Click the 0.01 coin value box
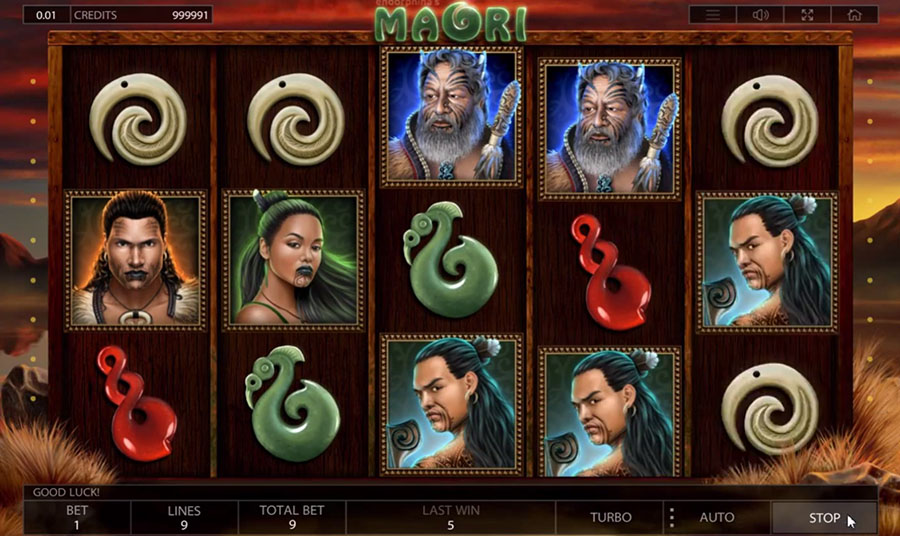The width and height of the screenshot is (900, 536). coord(46,16)
